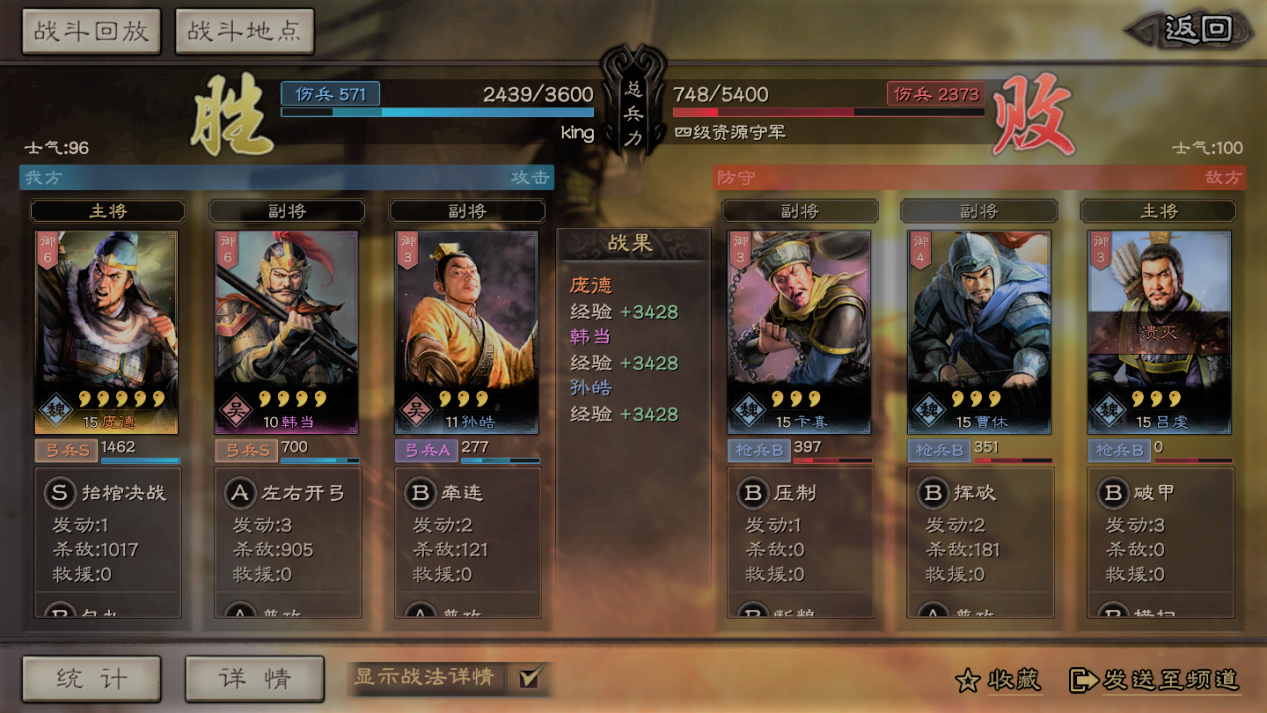Open the 统计 statistics view
Screen dimensions: 1267x713
point(91,679)
